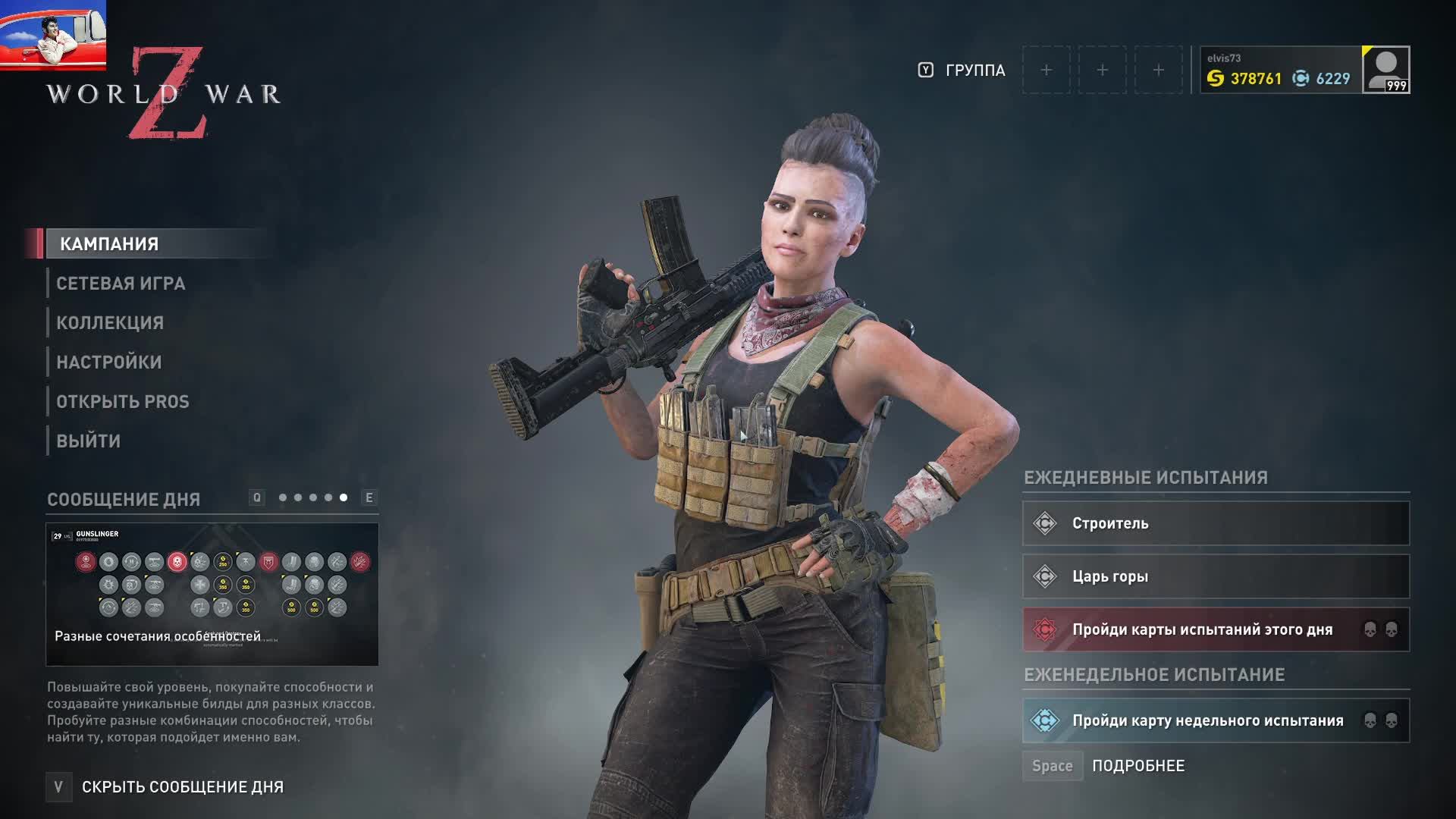The height and width of the screenshot is (819, 1456).
Task: Go to Настройки settings
Action: [109, 362]
